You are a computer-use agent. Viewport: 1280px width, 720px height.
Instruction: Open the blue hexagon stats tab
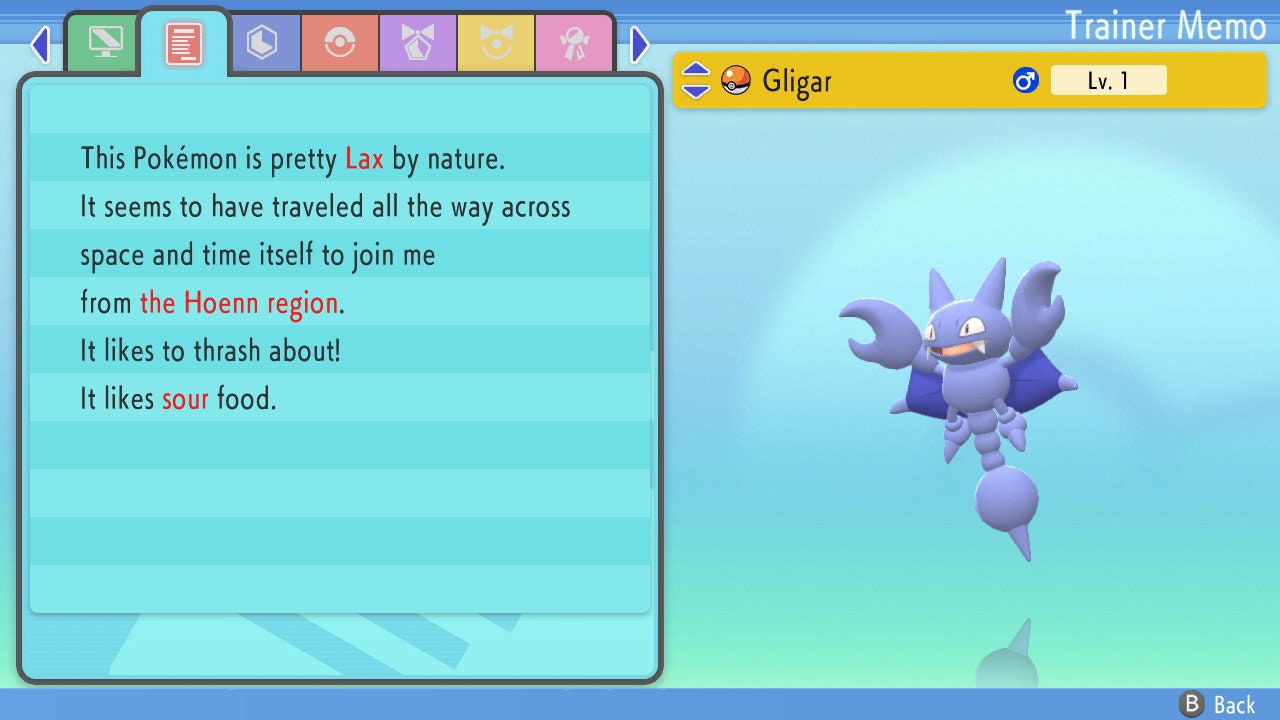click(262, 43)
